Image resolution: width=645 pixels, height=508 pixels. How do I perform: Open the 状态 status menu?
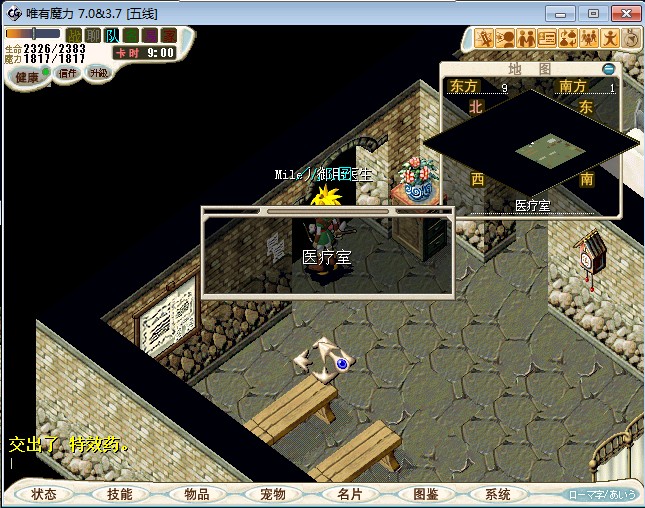click(x=43, y=494)
